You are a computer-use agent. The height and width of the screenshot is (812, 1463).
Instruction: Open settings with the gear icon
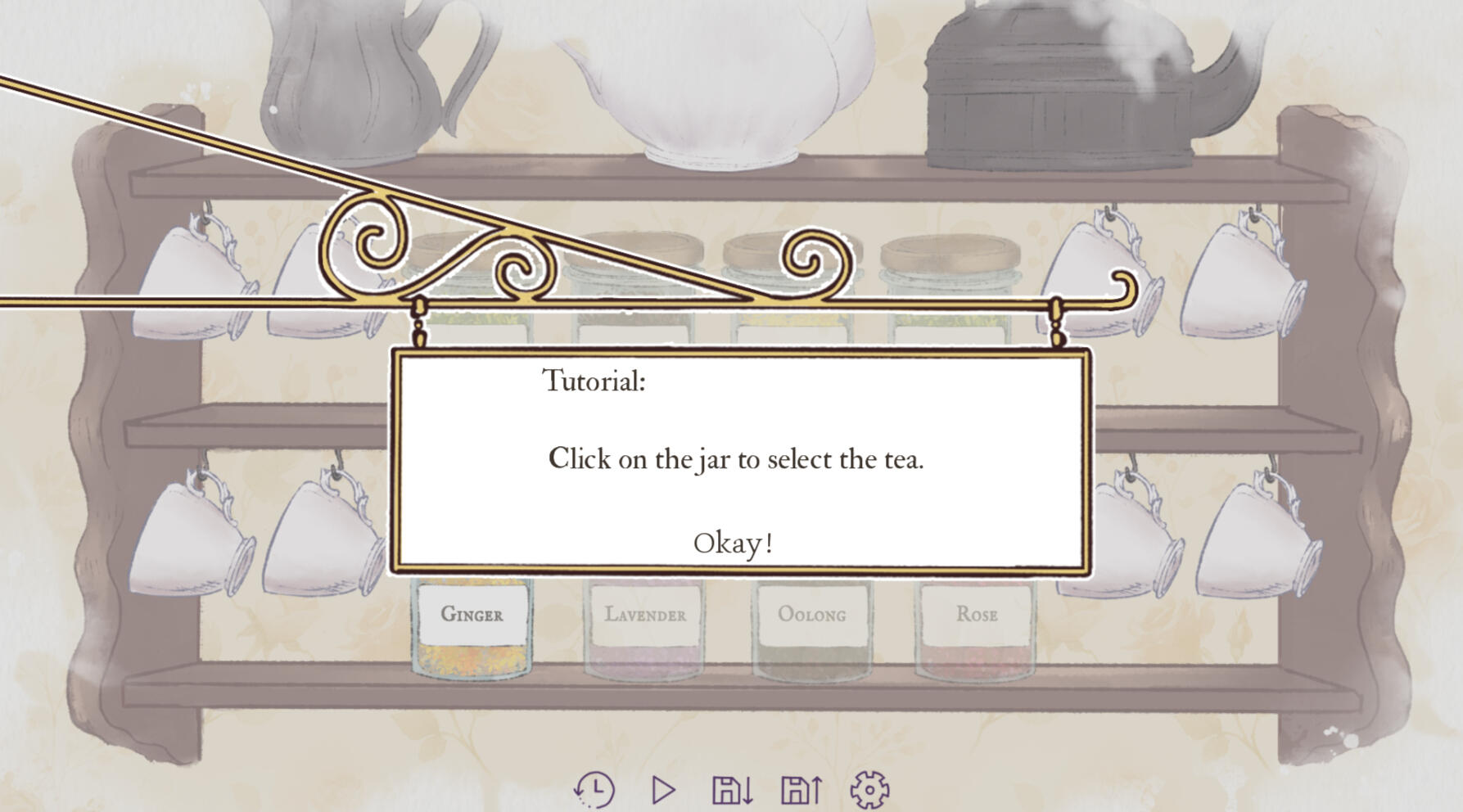(869, 790)
